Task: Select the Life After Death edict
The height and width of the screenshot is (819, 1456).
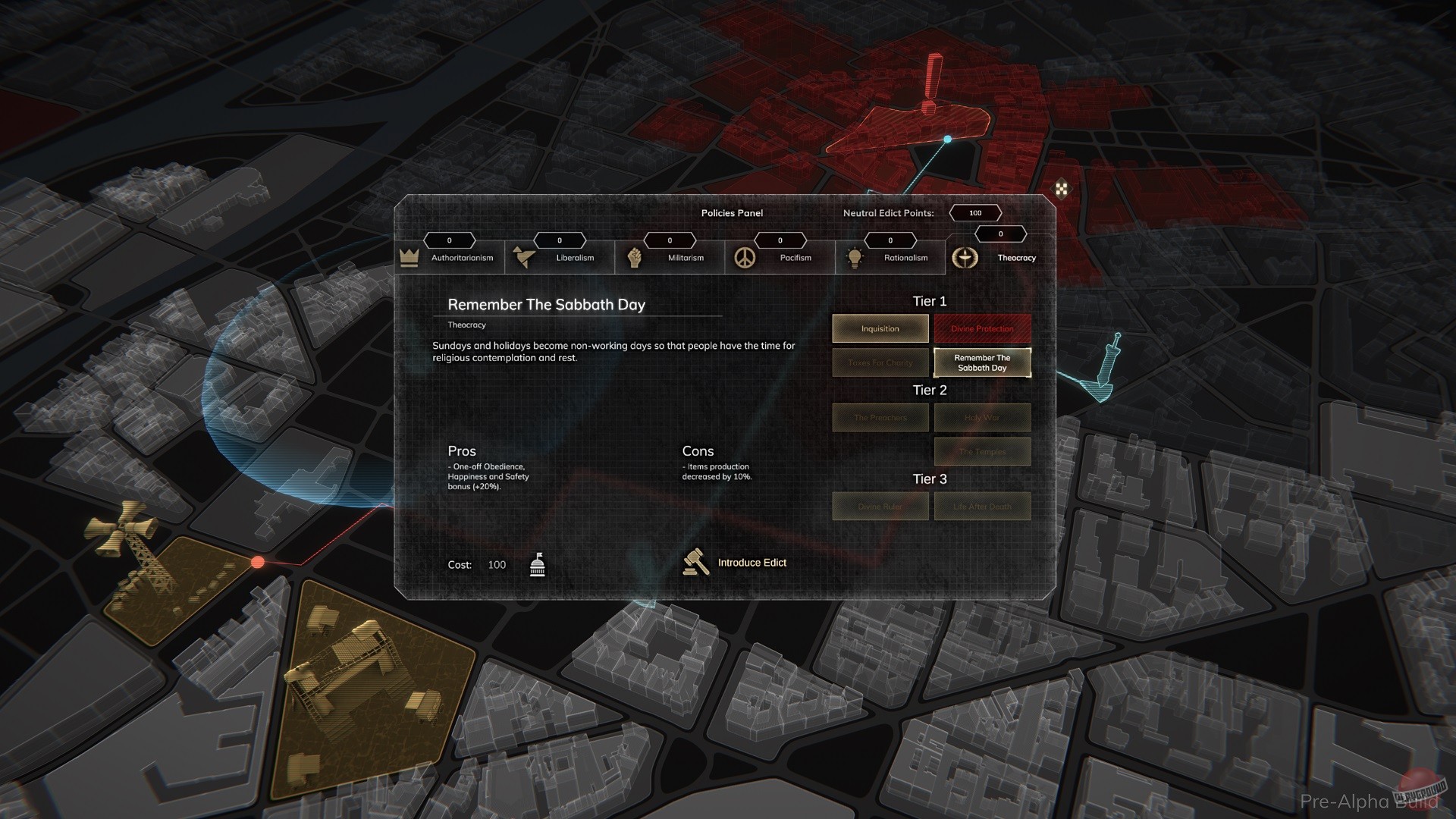Action: pos(982,506)
